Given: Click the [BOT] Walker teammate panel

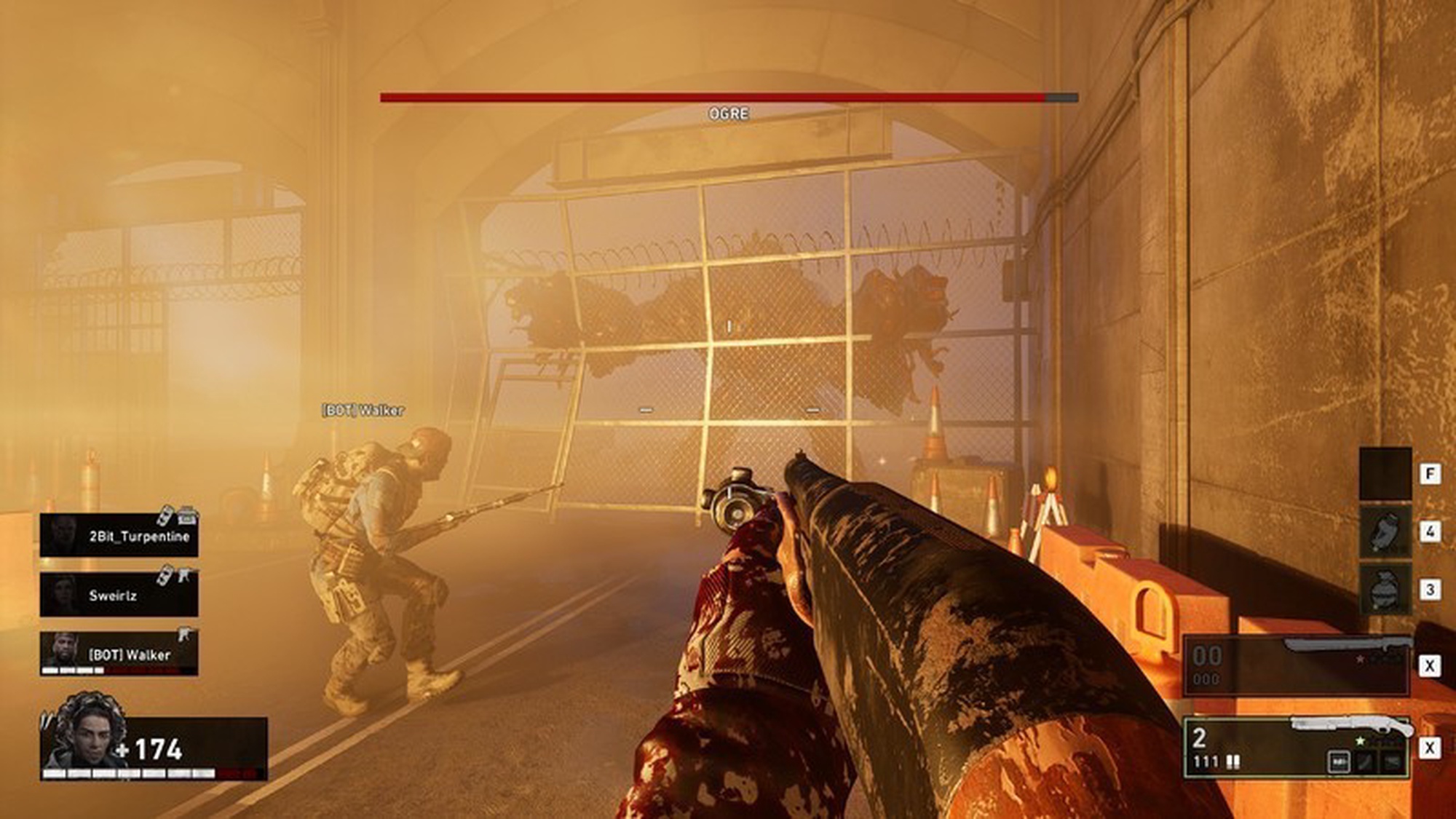Looking at the screenshot, I should tap(119, 653).
